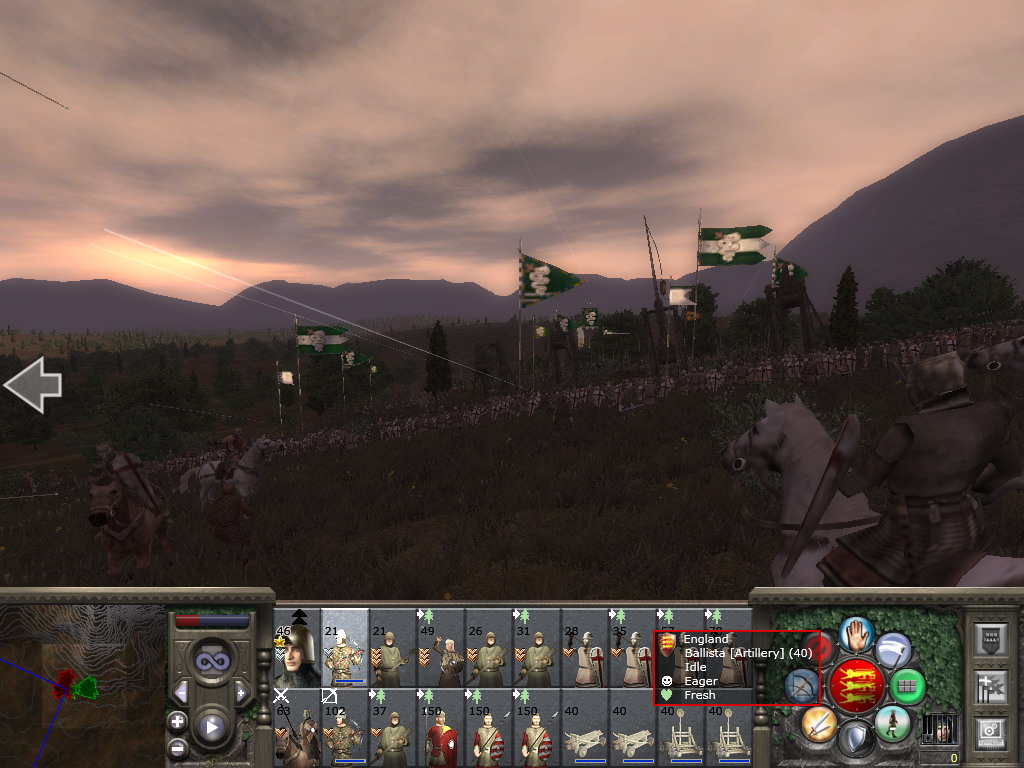
Task: Open the group formations flags button
Action: coord(990,686)
